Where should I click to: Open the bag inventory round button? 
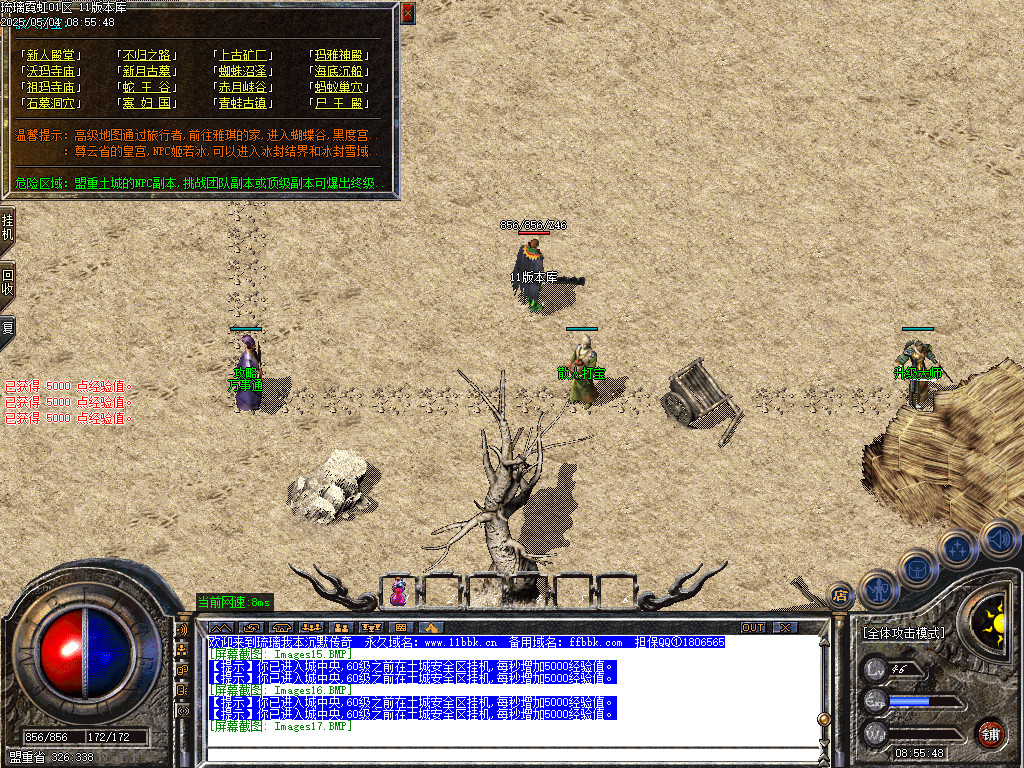coord(918,568)
